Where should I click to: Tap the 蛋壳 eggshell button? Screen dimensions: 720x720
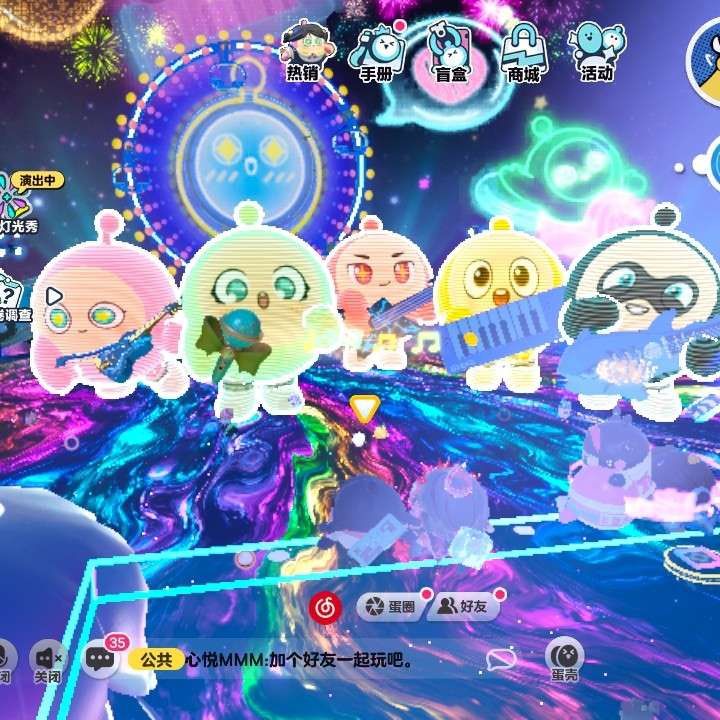pos(565,658)
